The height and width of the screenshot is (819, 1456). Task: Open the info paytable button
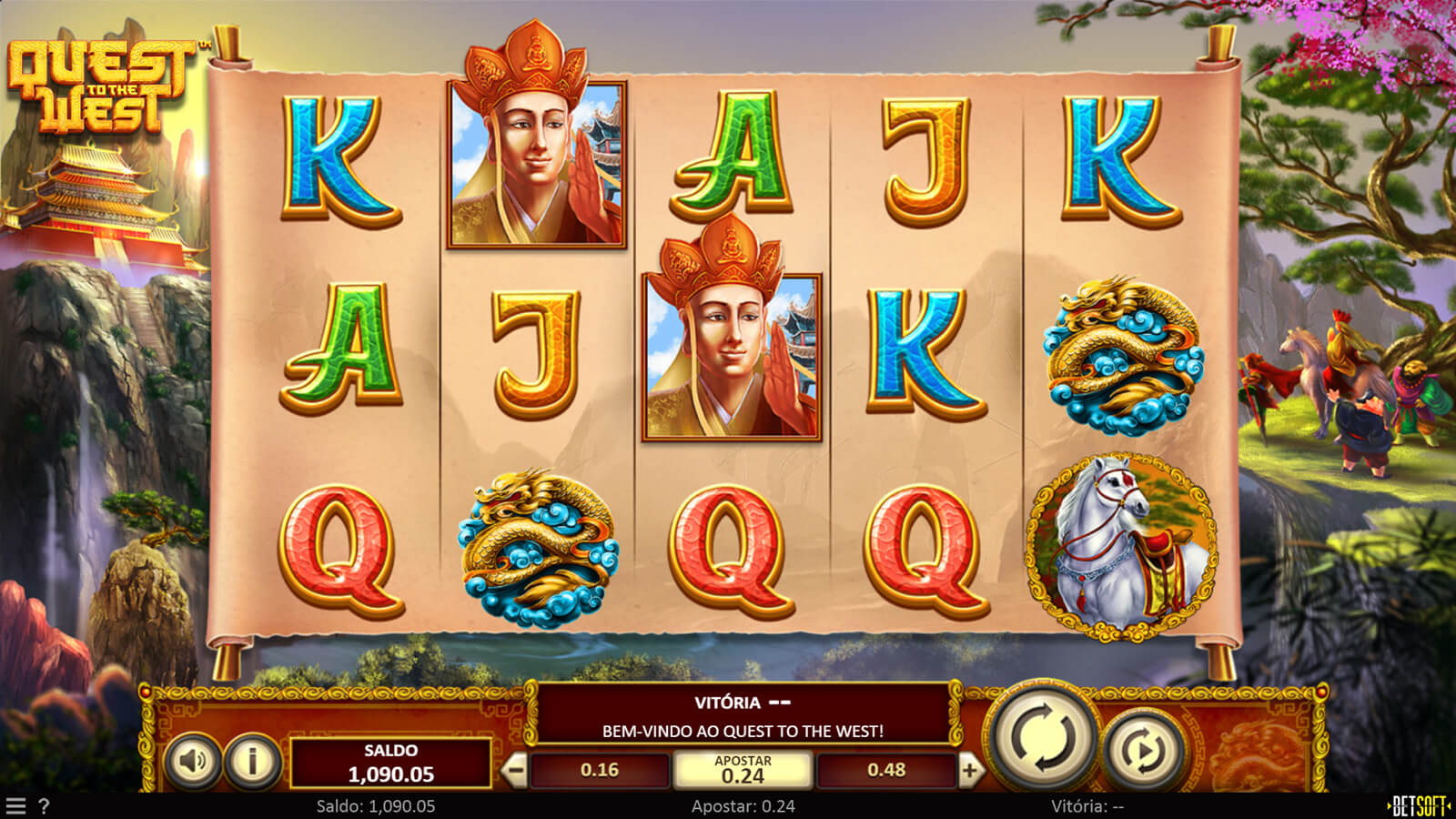pos(252,760)
